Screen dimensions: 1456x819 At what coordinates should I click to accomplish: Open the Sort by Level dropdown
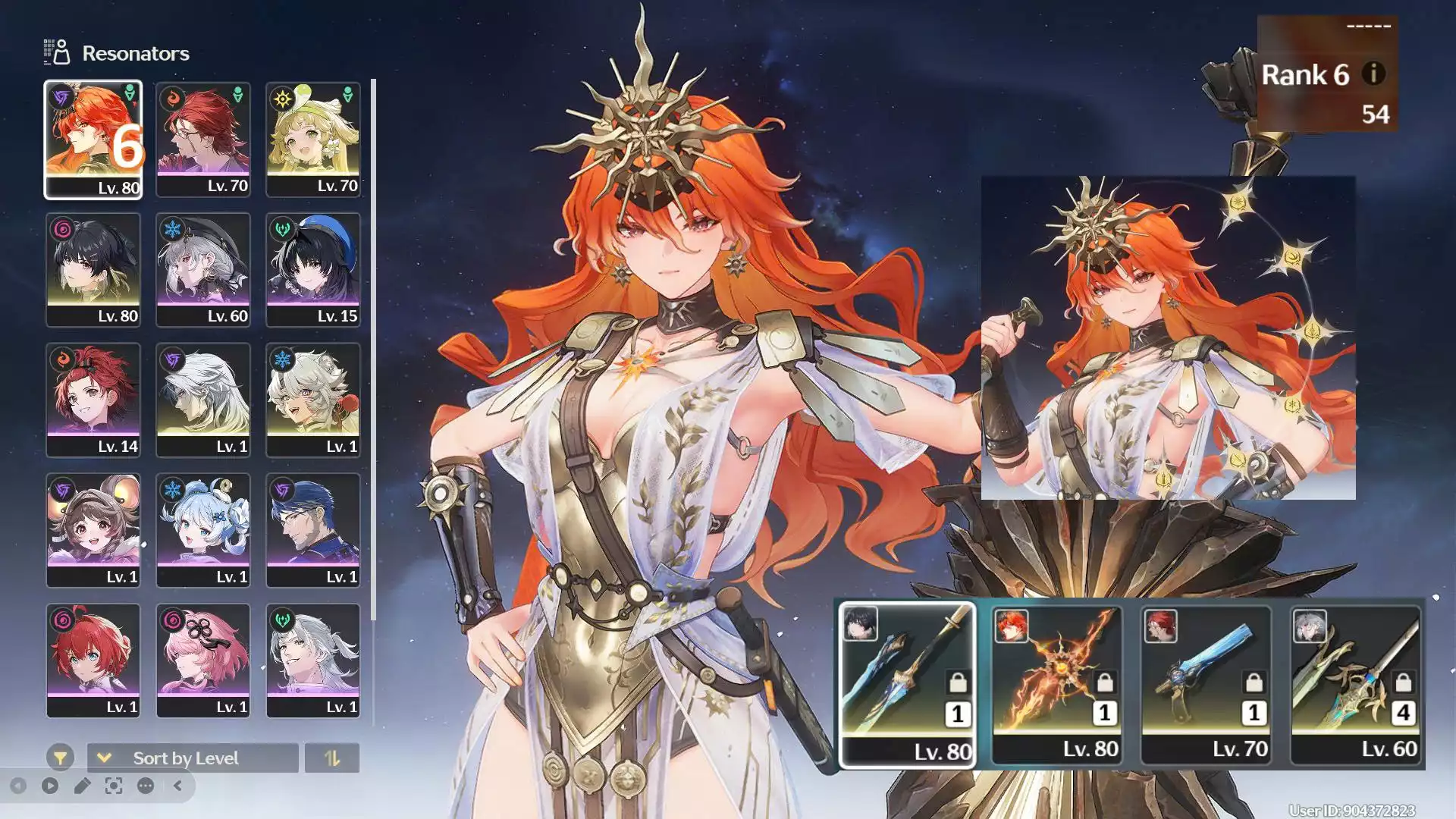click(x=193, y=758)
